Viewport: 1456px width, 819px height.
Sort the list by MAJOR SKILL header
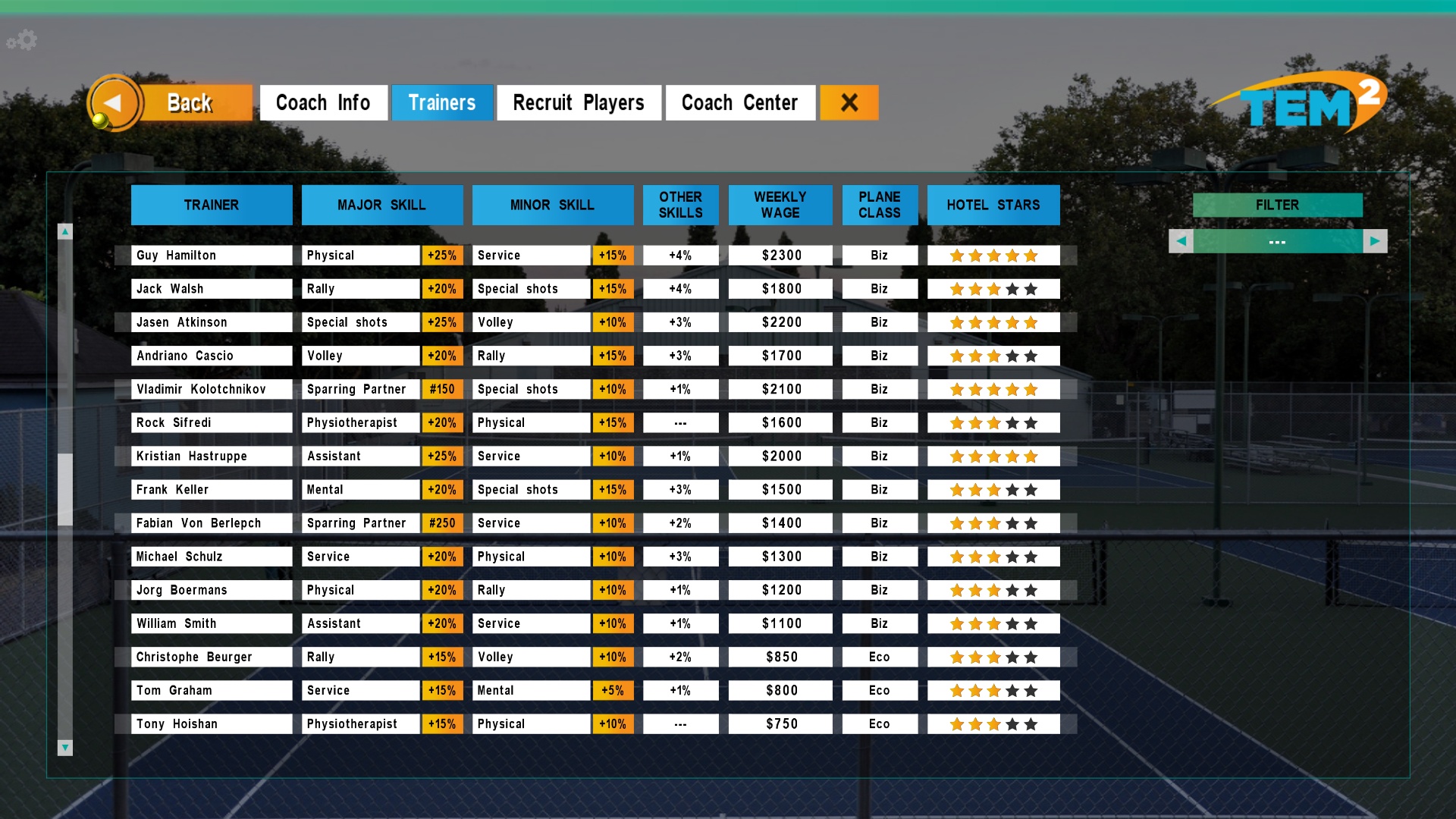click(x=382, y=205)
